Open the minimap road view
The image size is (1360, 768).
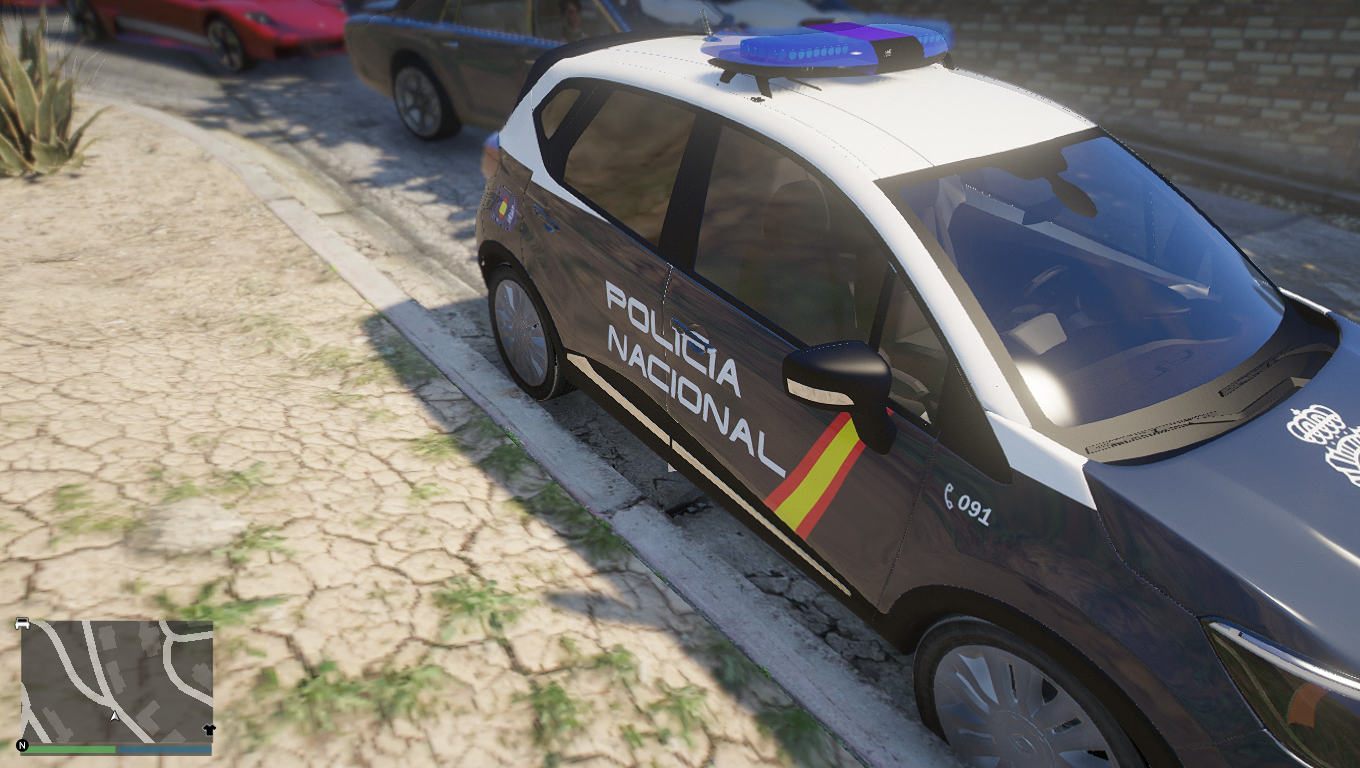pyautogui.click(x=116, y=680)
